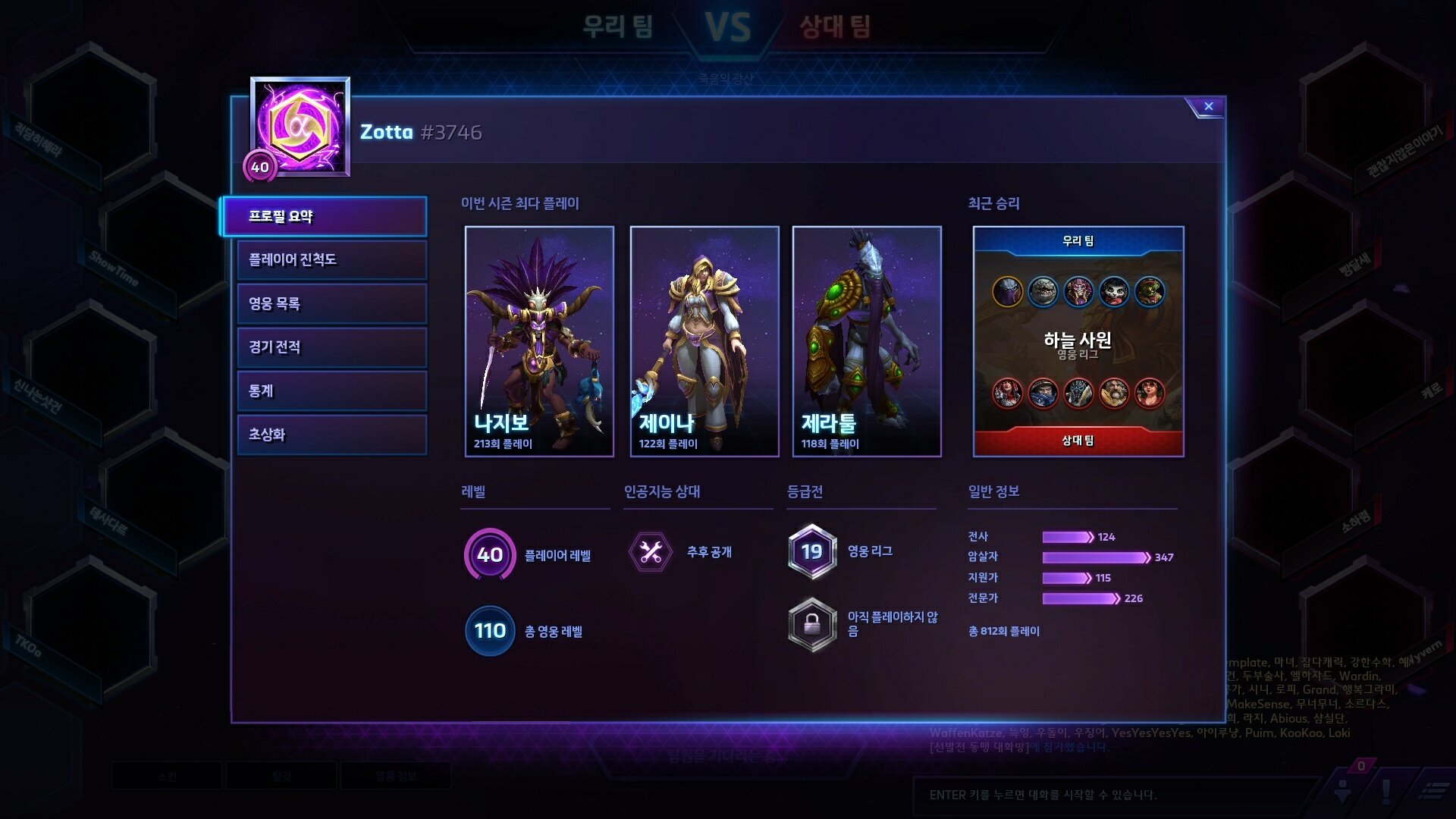The image size is (1456, 819).
Task: Open the 플레이어 진척도 tab
Action: 331,260
